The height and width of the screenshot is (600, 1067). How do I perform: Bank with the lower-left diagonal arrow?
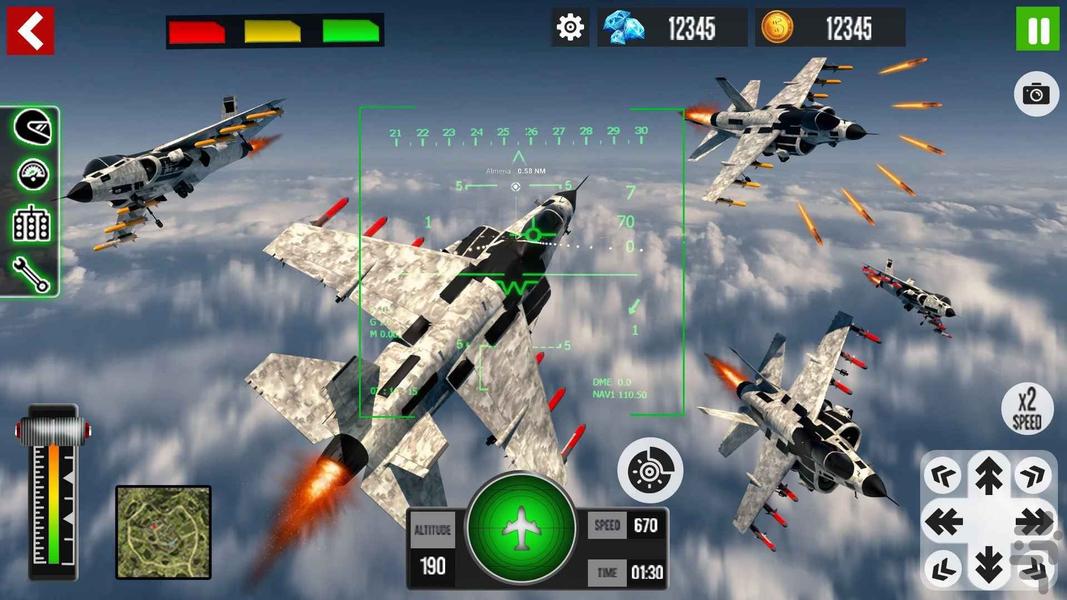coord(942,566)
